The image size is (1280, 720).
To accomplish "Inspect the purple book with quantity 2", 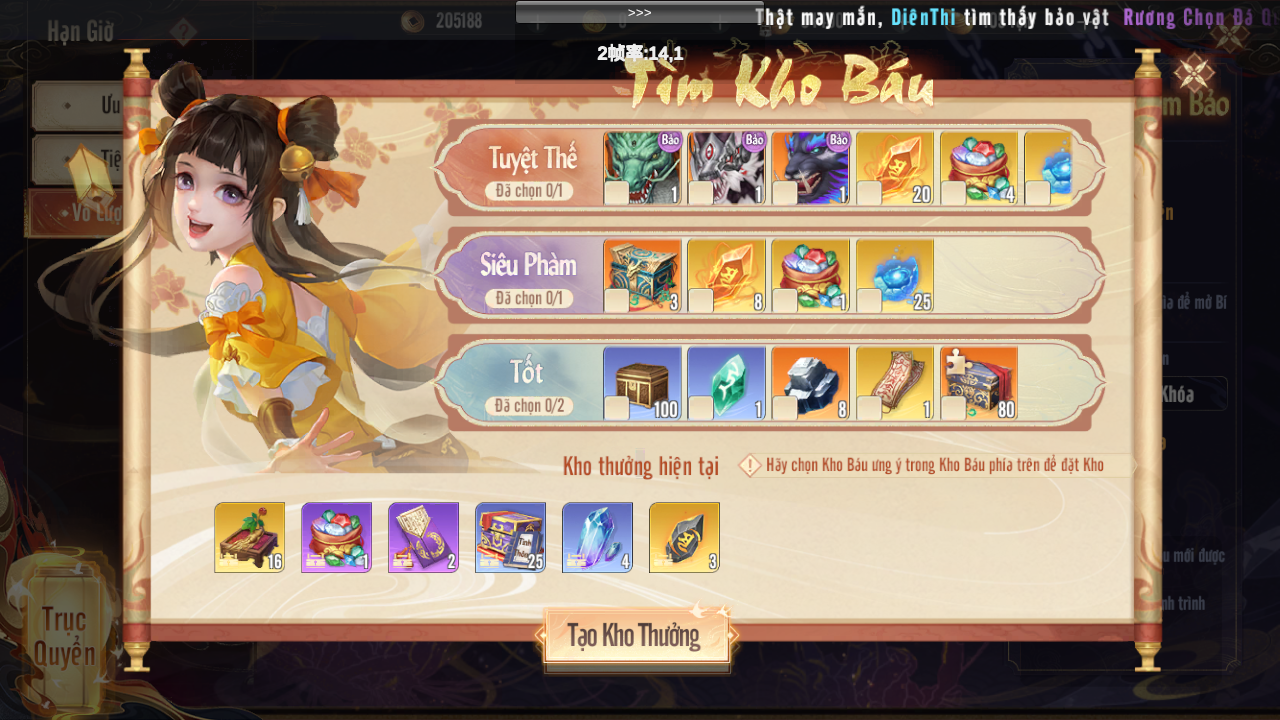I will coord(423,537).
